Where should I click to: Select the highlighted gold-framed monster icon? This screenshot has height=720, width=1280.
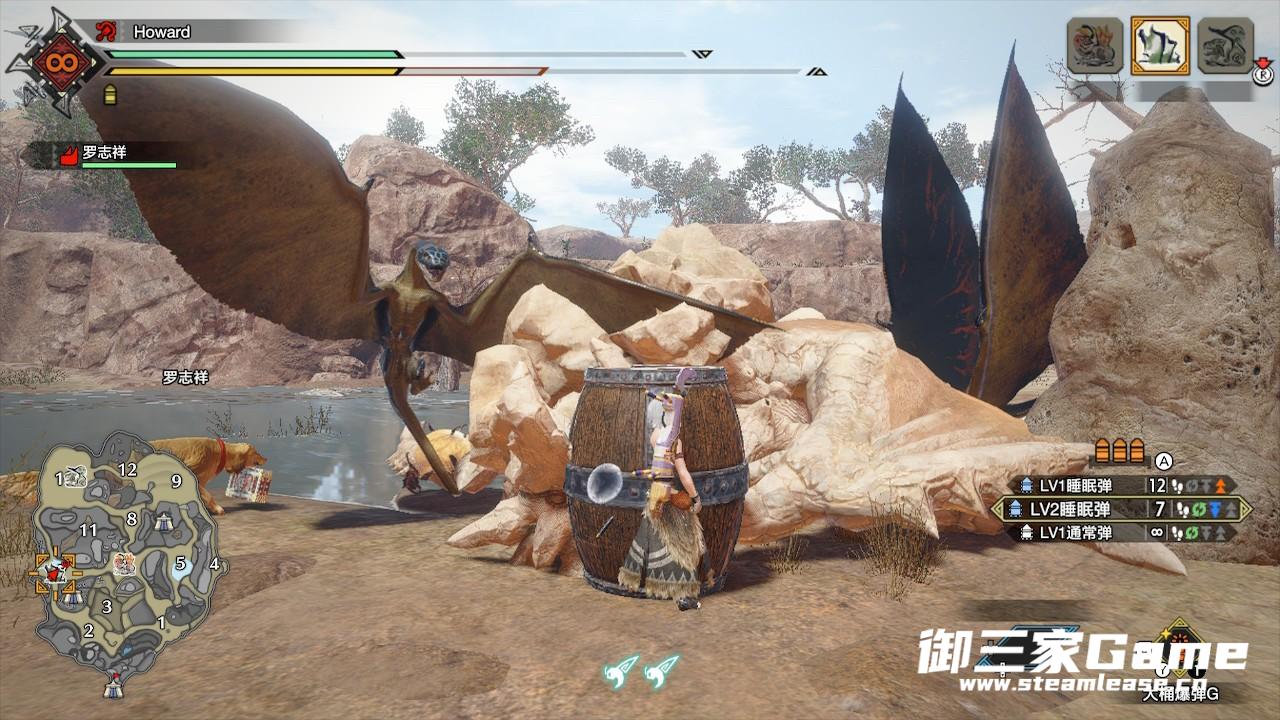coord(1160,45)
